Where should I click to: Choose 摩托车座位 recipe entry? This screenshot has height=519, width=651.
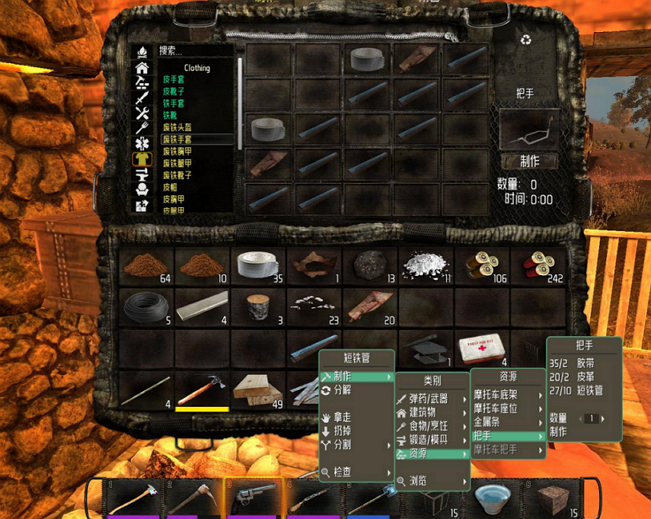[x=500, y=408]
